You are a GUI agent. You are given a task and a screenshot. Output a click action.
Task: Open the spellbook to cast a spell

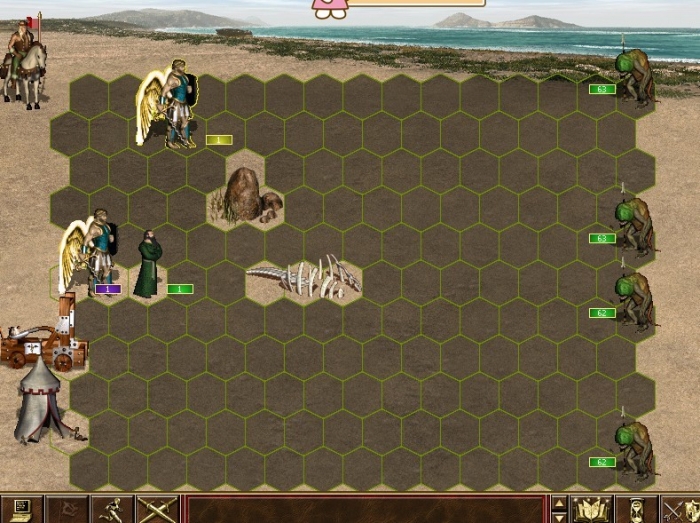coord(593,509)
